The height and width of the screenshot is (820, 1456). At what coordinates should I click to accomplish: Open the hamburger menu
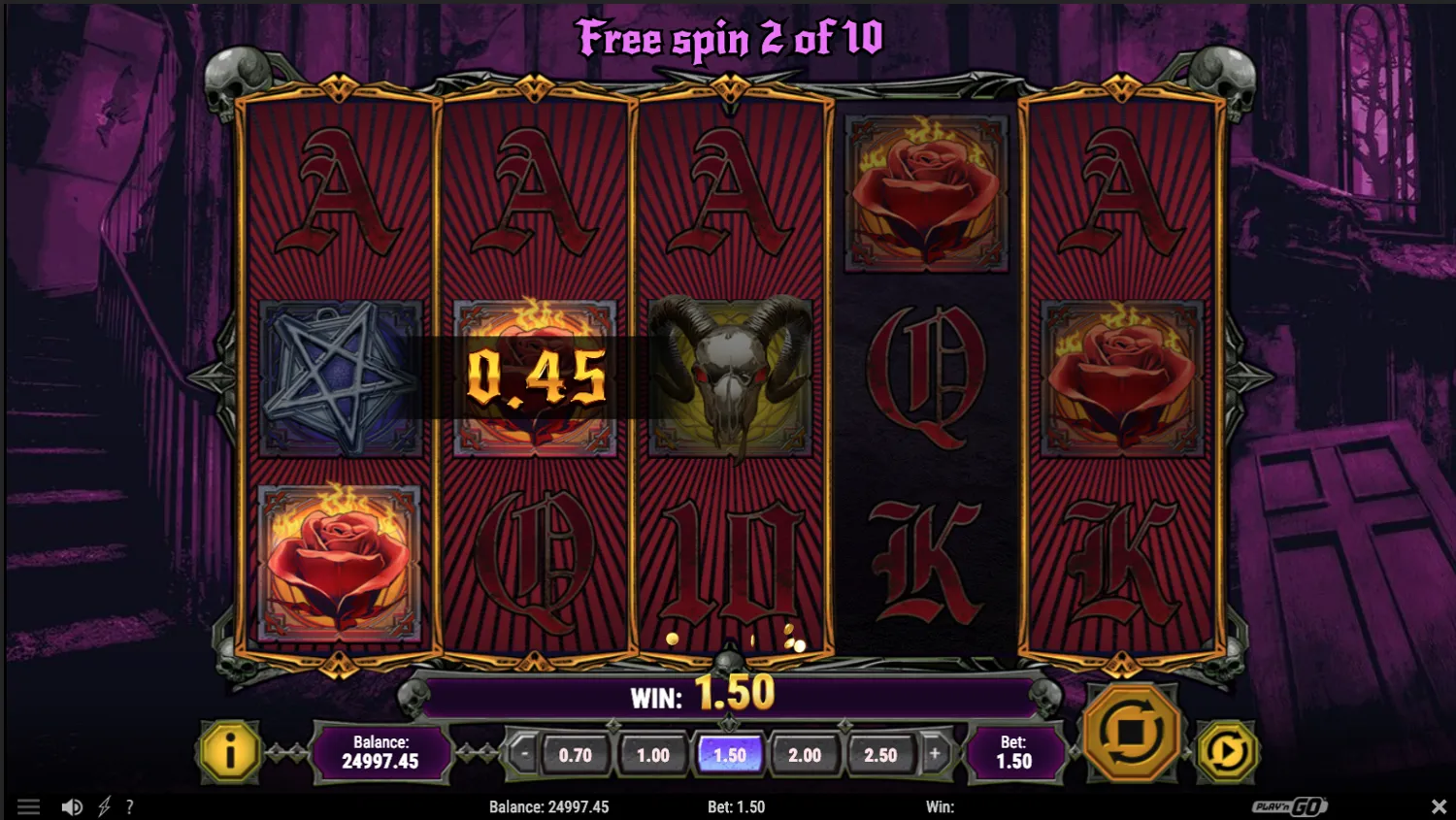(x=29, y=806)
